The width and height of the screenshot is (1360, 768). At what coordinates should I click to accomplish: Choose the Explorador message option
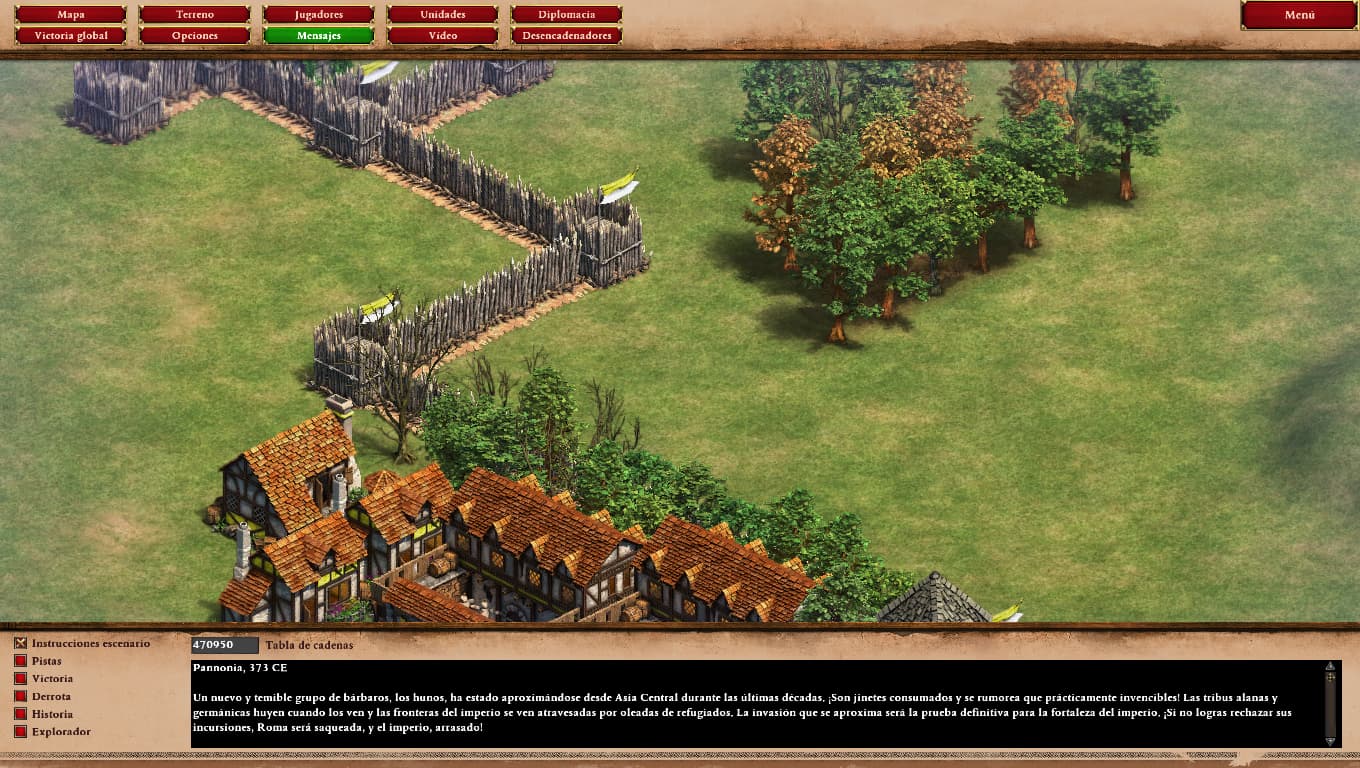(x=21, y=732)
